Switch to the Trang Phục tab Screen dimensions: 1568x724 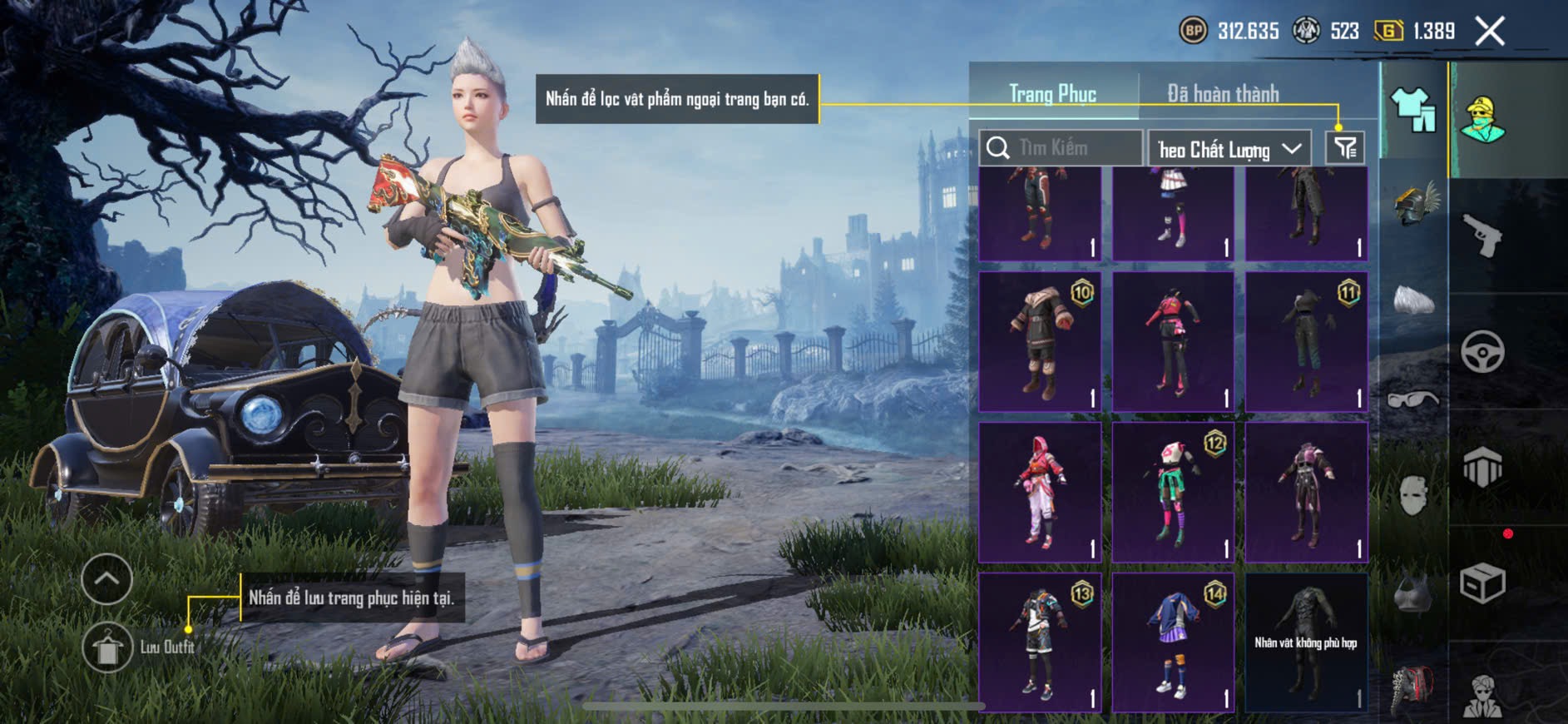[1052, 94]
